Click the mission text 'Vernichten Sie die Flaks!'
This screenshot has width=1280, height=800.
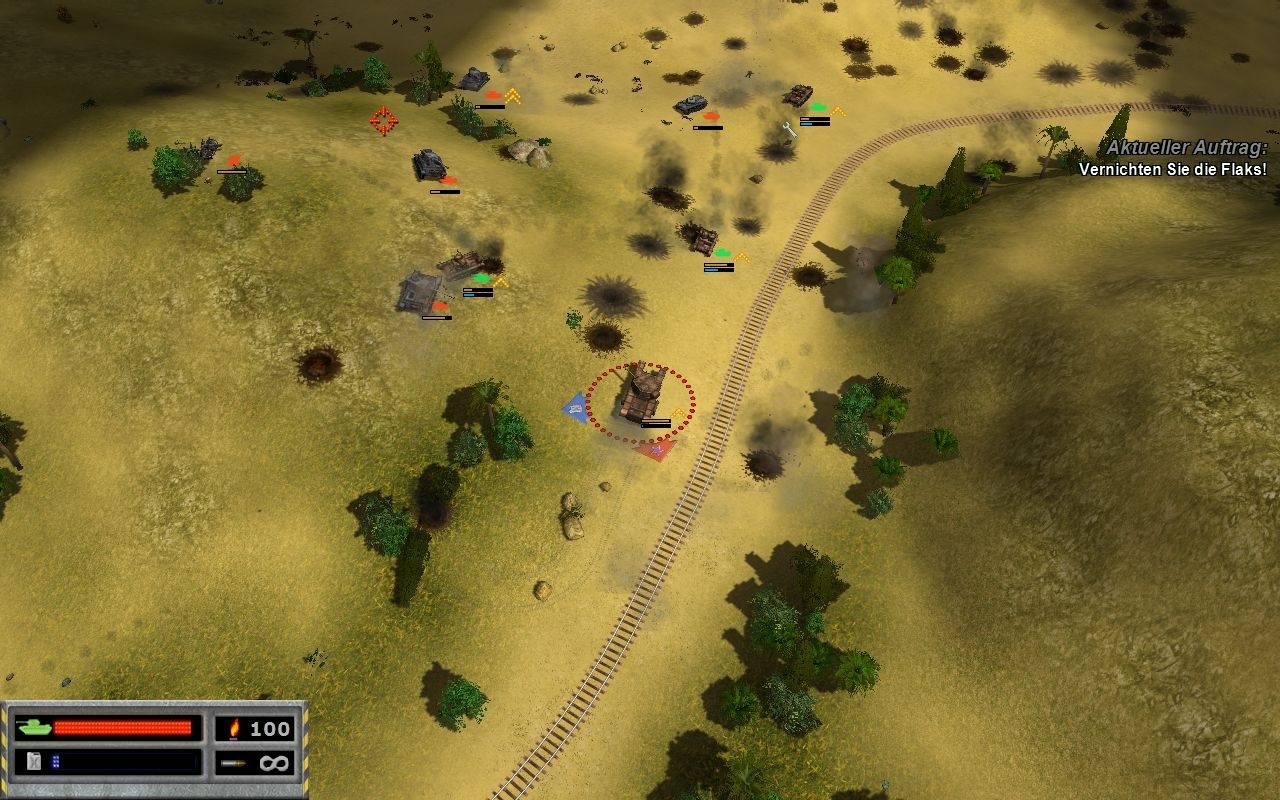pyautogui.click(x=1172, y=171)
